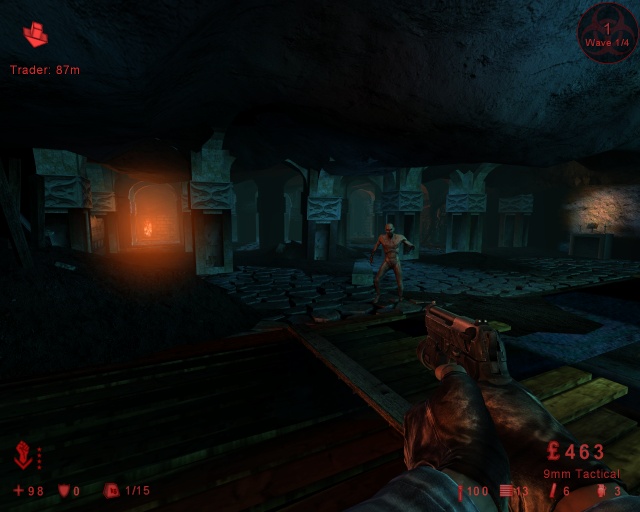Click the red Trader direction icon
This screenshot has width=640, height=512.
coord(36,36)
